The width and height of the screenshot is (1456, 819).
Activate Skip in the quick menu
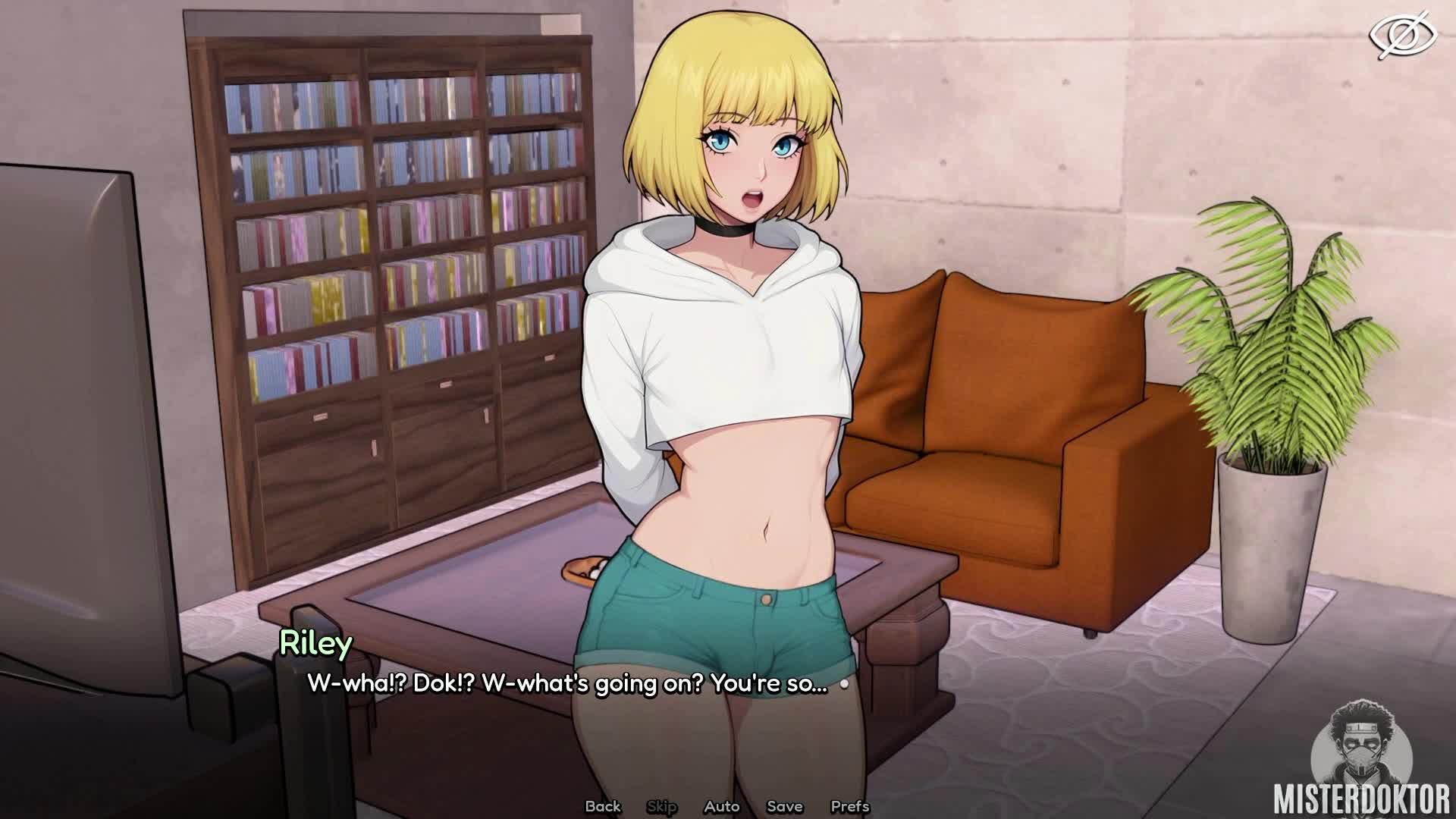[661, 806]
